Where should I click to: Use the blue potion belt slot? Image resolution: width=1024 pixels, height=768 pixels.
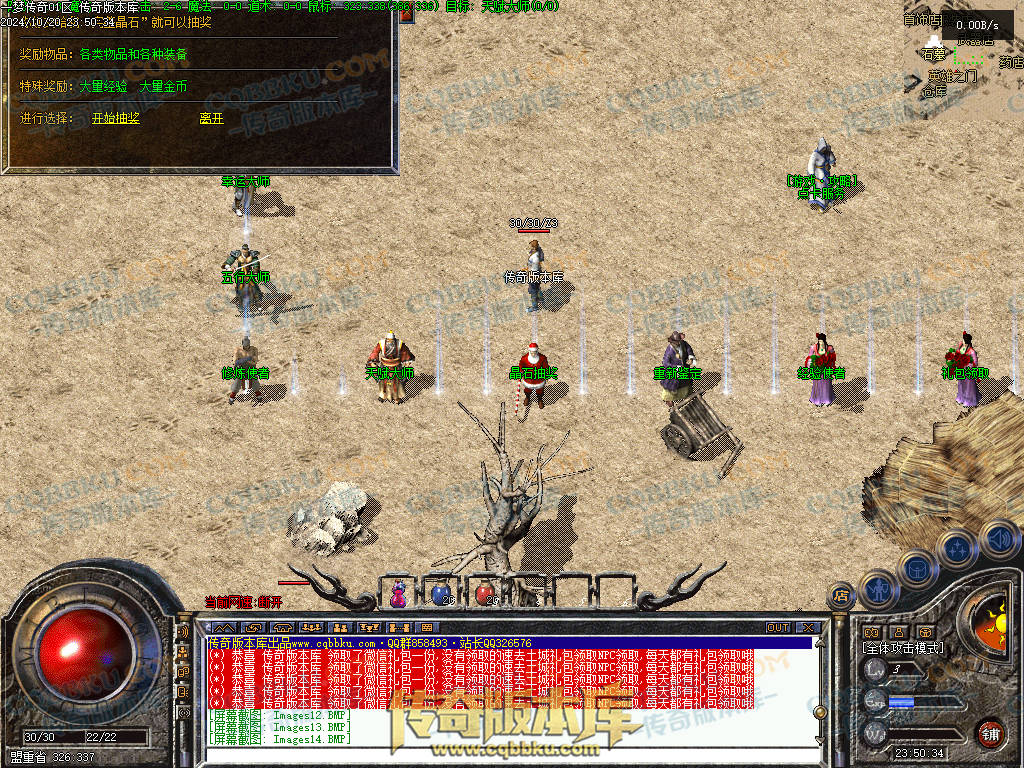pos(440,594)
